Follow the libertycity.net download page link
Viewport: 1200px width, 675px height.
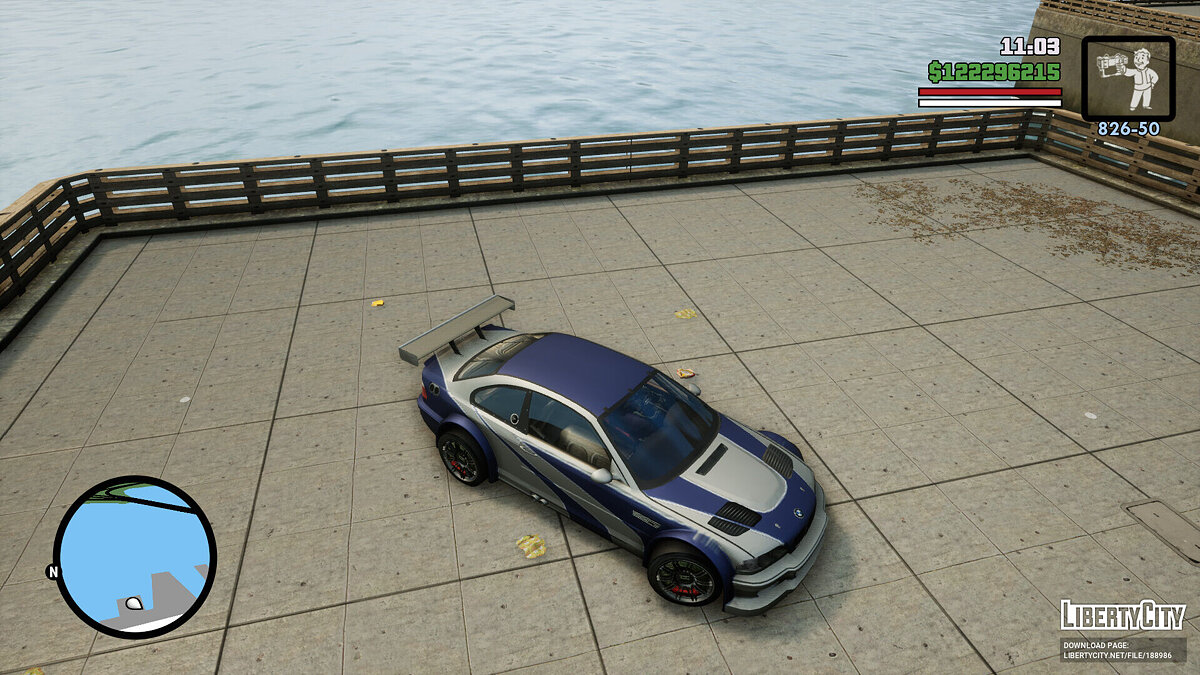point(1122,649)
